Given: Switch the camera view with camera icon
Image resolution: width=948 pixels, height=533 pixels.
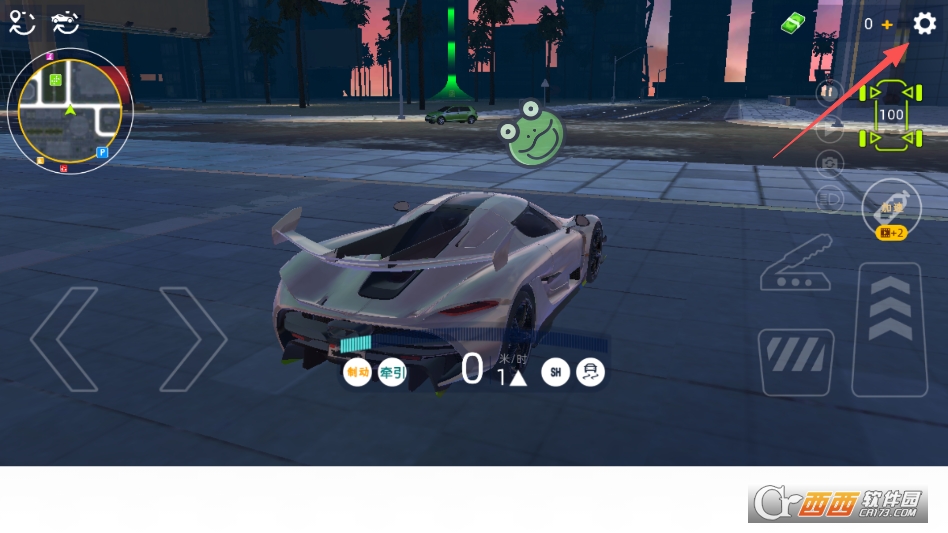Looking at the screenshot, I should click(829, 163).
